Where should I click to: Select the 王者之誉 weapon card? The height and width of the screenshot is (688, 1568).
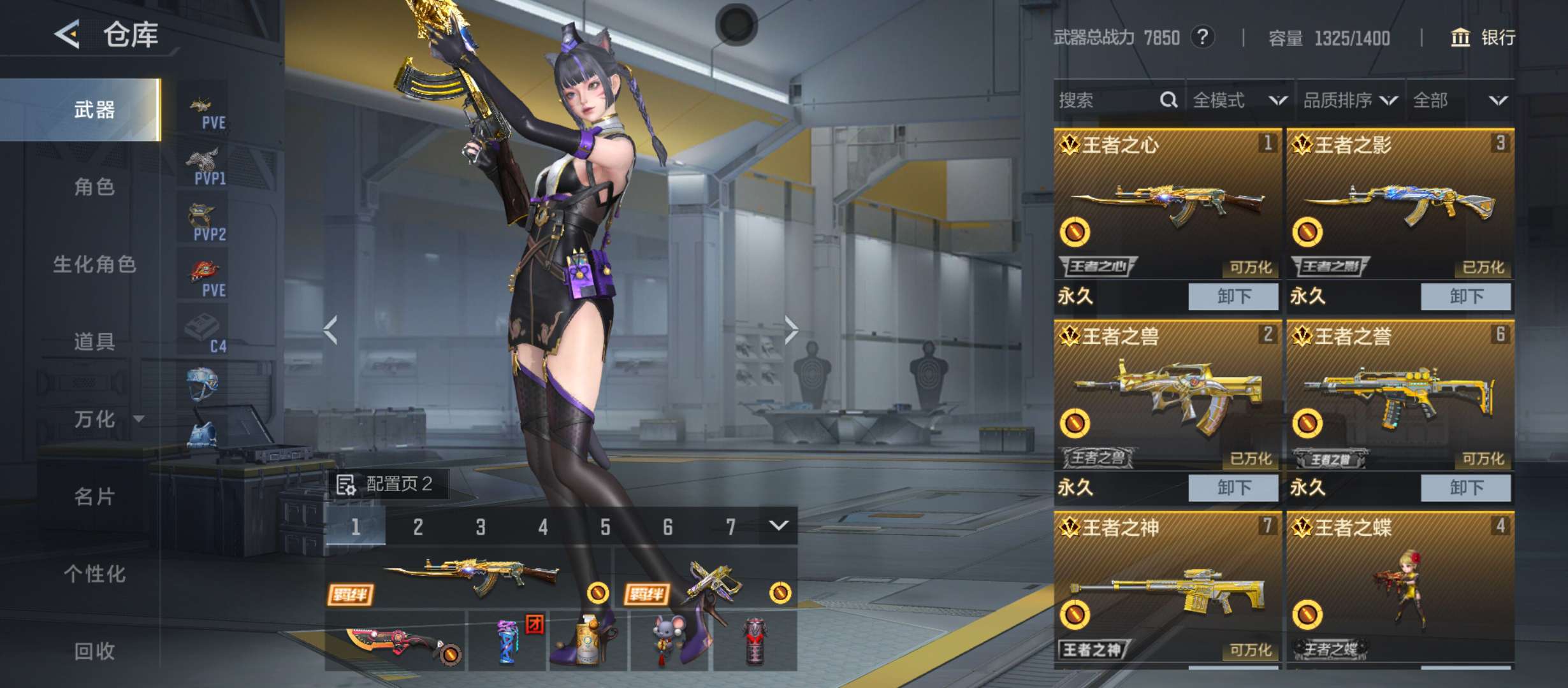pyautogui.click(x=1400, y=395)
